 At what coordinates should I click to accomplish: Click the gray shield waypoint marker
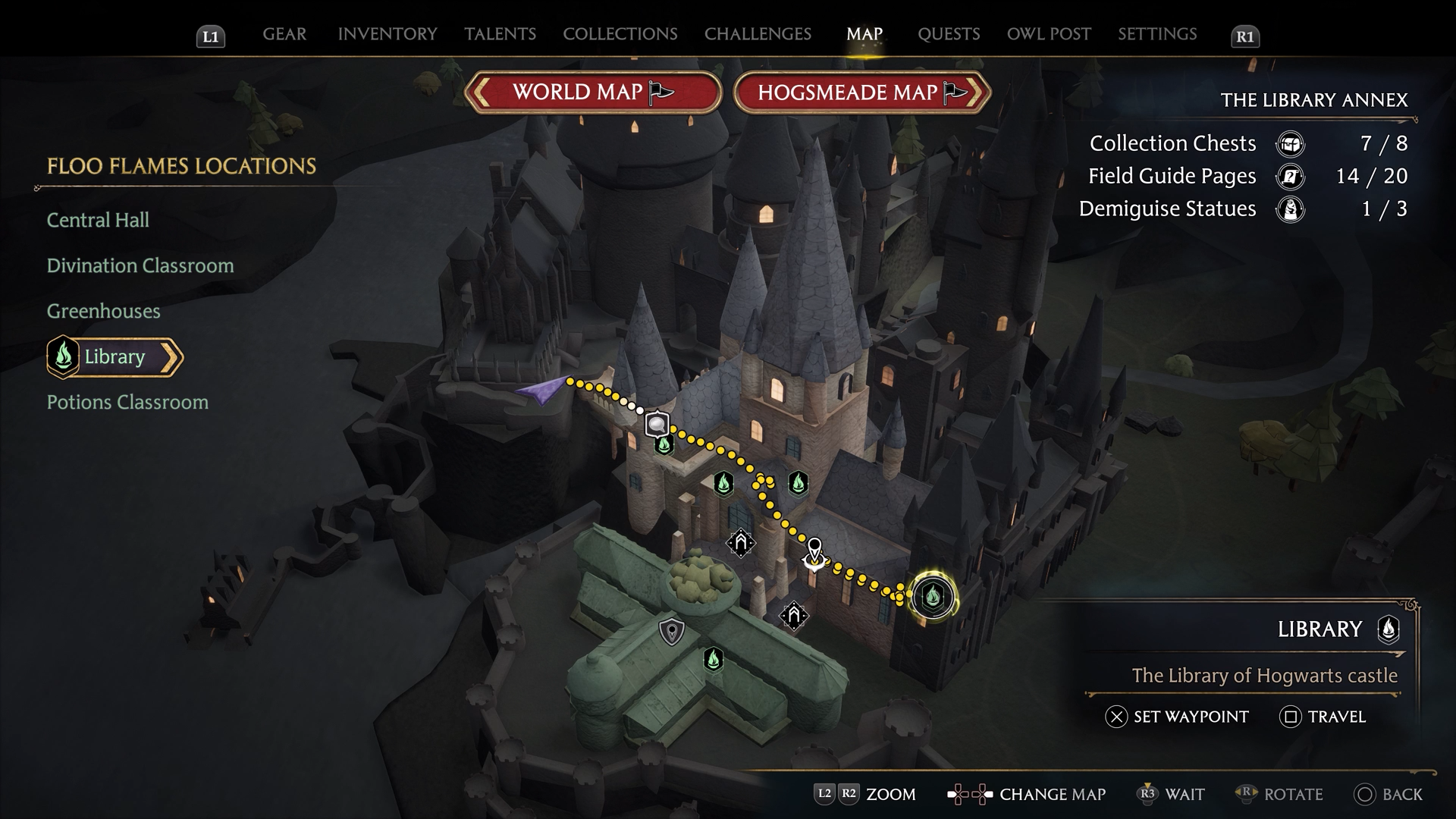click(672, 630)
